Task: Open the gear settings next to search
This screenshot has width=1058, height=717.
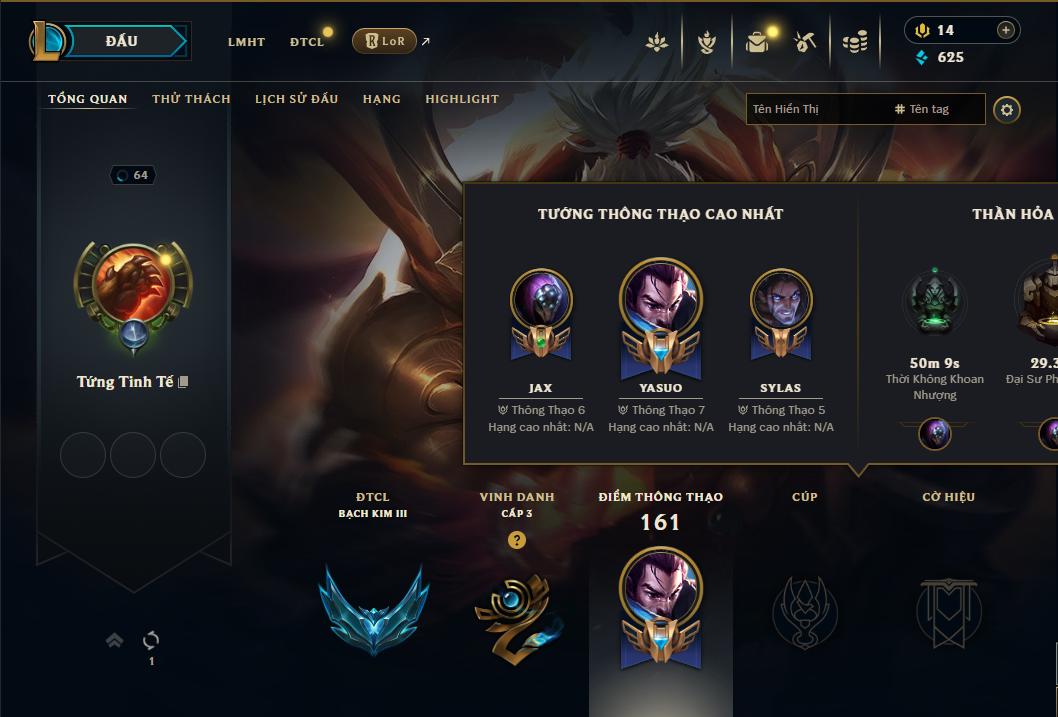Action: 1007,109
